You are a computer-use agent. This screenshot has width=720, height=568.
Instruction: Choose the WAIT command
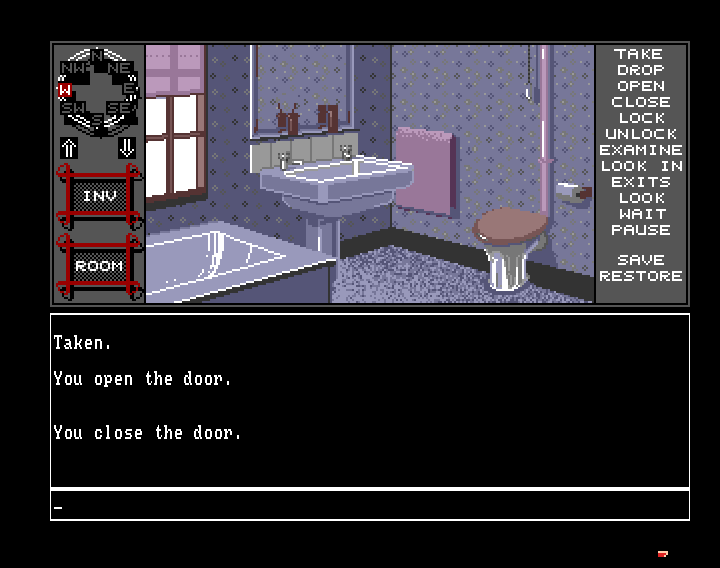pyautogui.click(x=640, y=214)
